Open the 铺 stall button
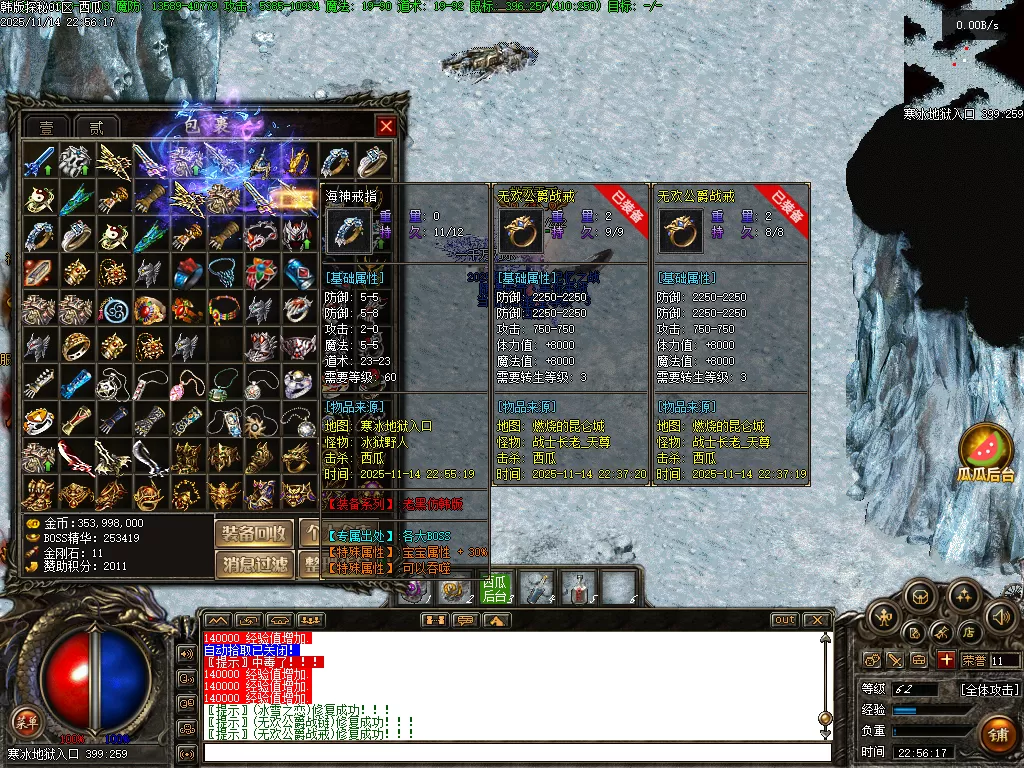Image resolution: width=1024 pixels, height=768 pixels. tap(996, 735)
